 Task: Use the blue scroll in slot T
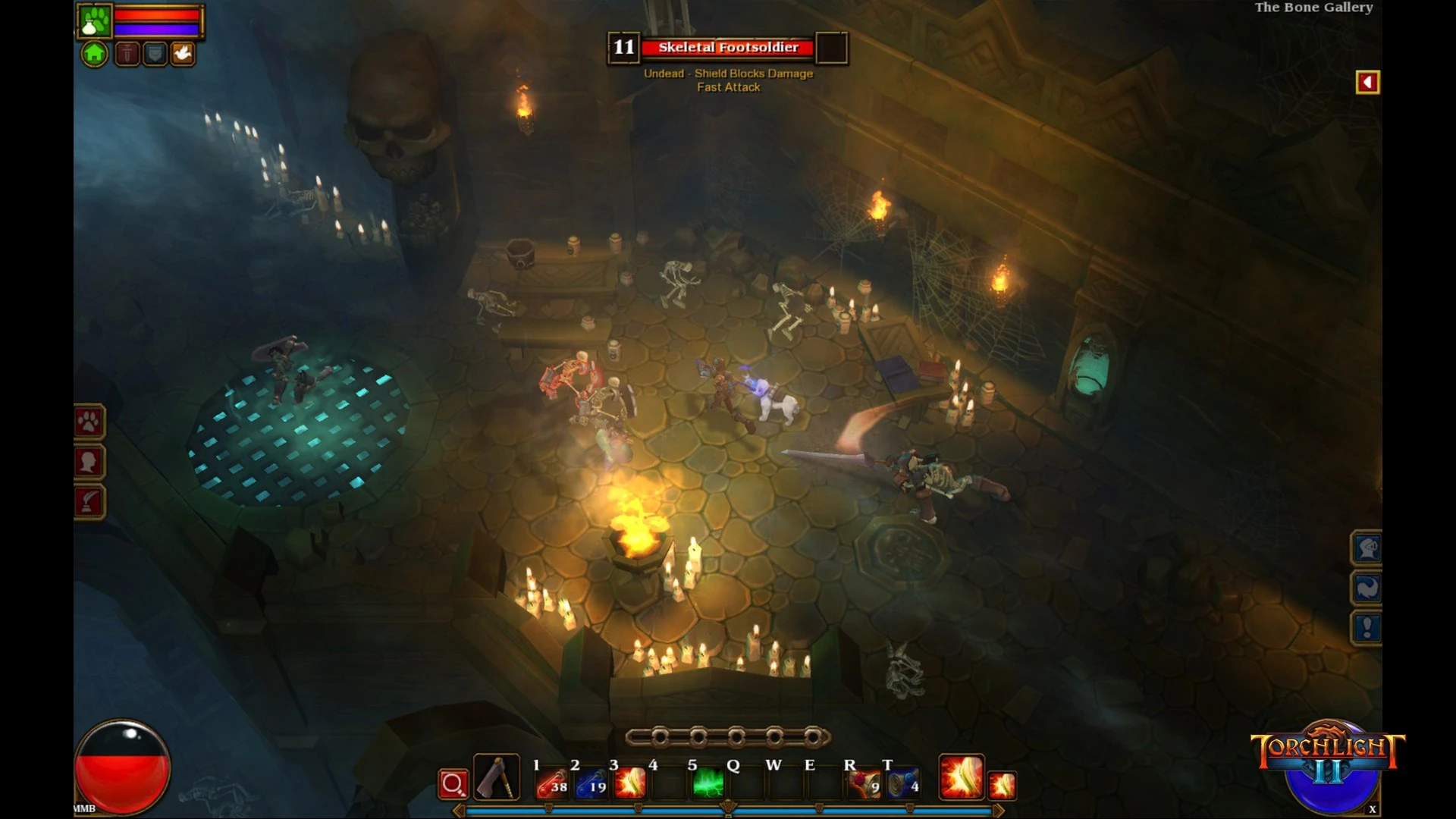pyautogui.click(x=903, y=783)
